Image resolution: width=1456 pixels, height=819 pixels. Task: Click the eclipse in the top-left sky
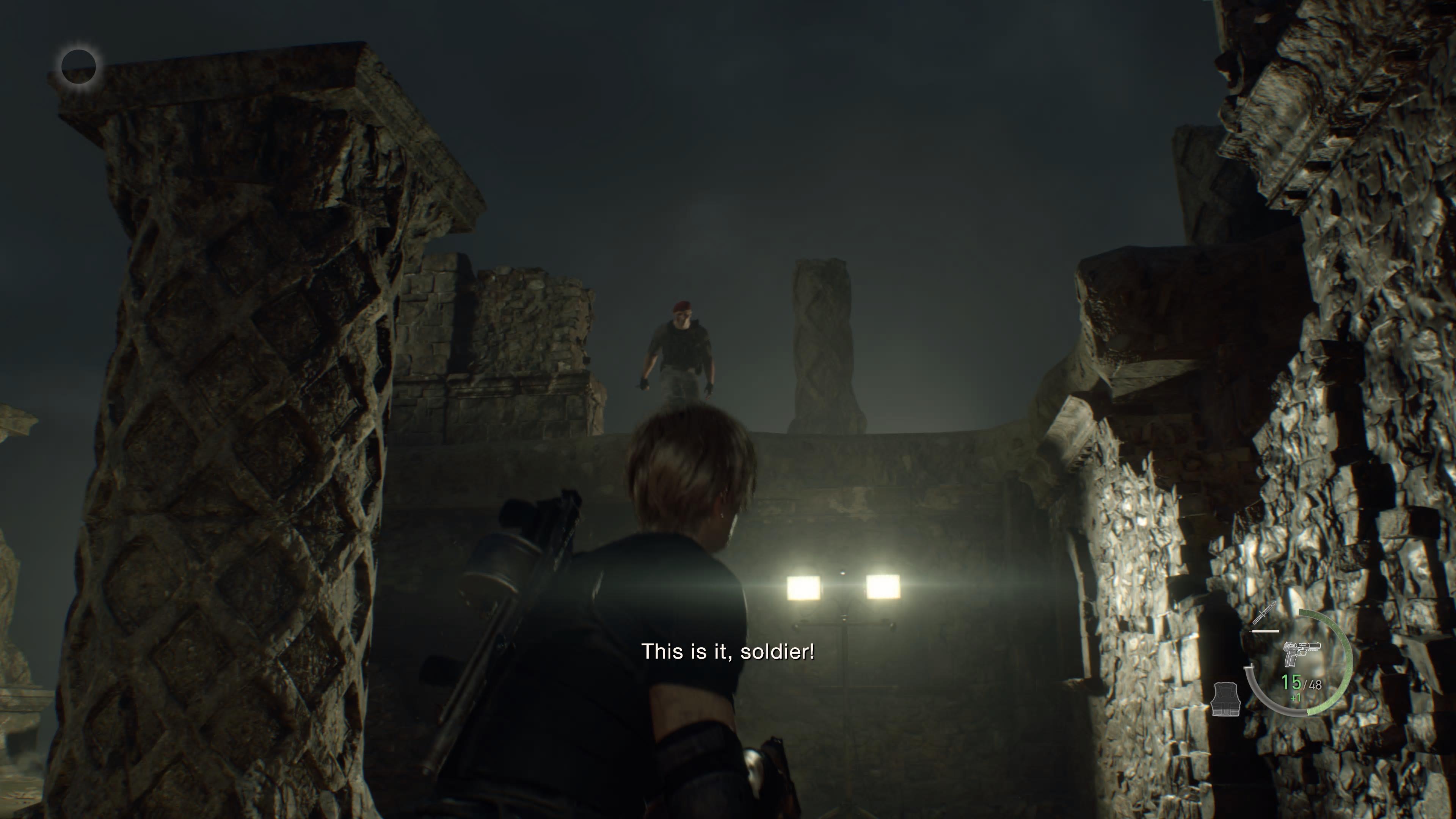pos(80,67)
